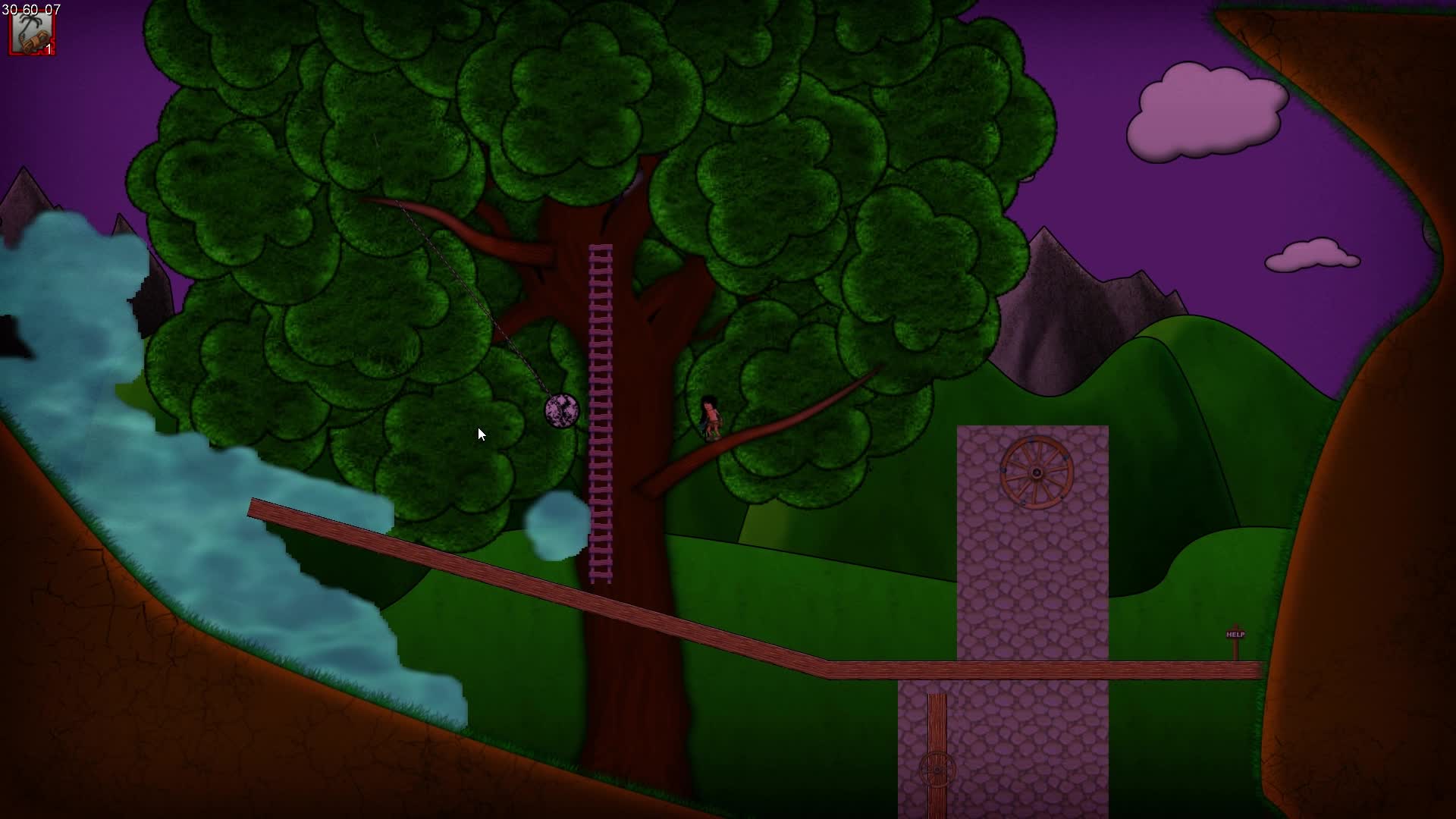Click the hanging grappling hook ball
This screenshot has width=1456, height=819.
pos(561,412)
